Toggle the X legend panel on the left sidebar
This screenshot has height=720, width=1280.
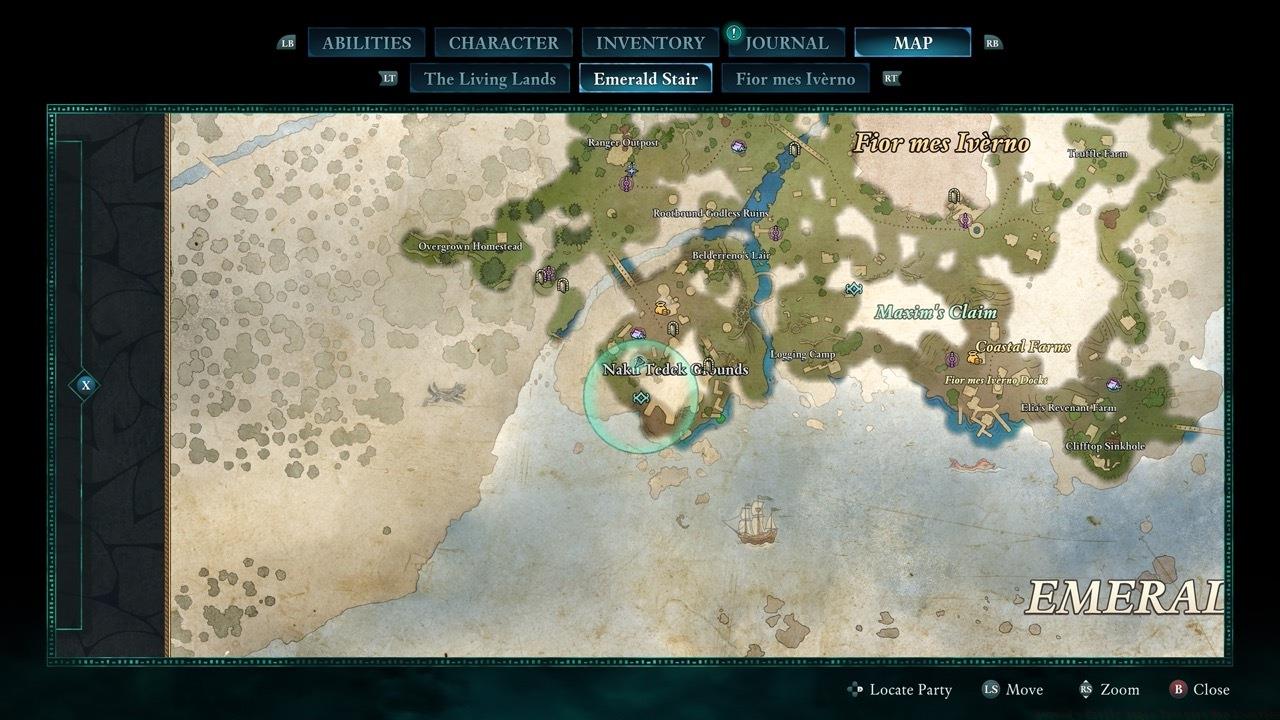click(84, 383)
